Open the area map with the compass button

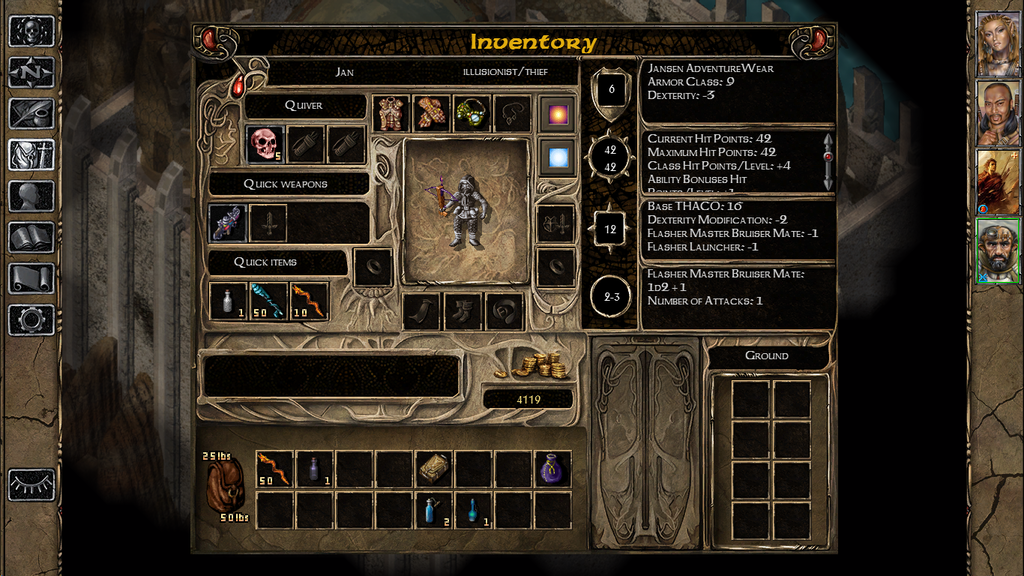point(31,72)
